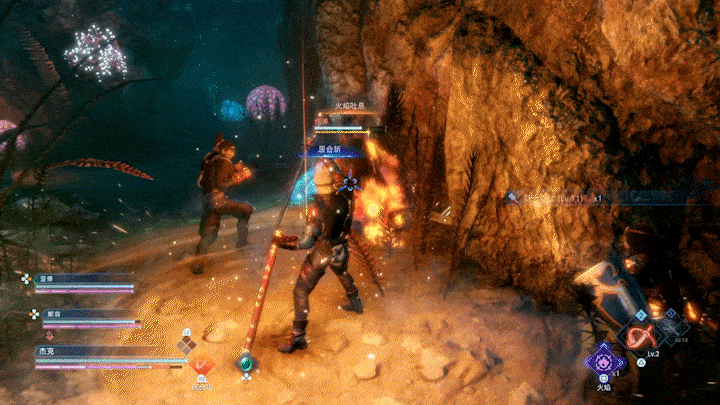This screenshot has height=405, width=720.
Task: Trigger the orange diamond ability icon
Action: [201, 366]
